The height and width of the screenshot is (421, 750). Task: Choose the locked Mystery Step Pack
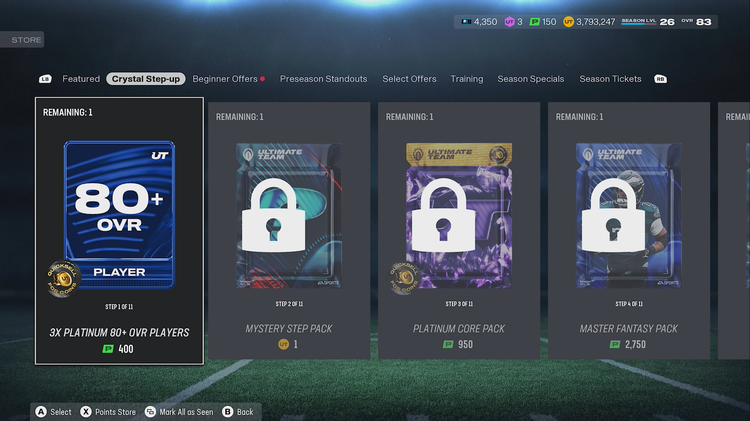coord(289,230)
